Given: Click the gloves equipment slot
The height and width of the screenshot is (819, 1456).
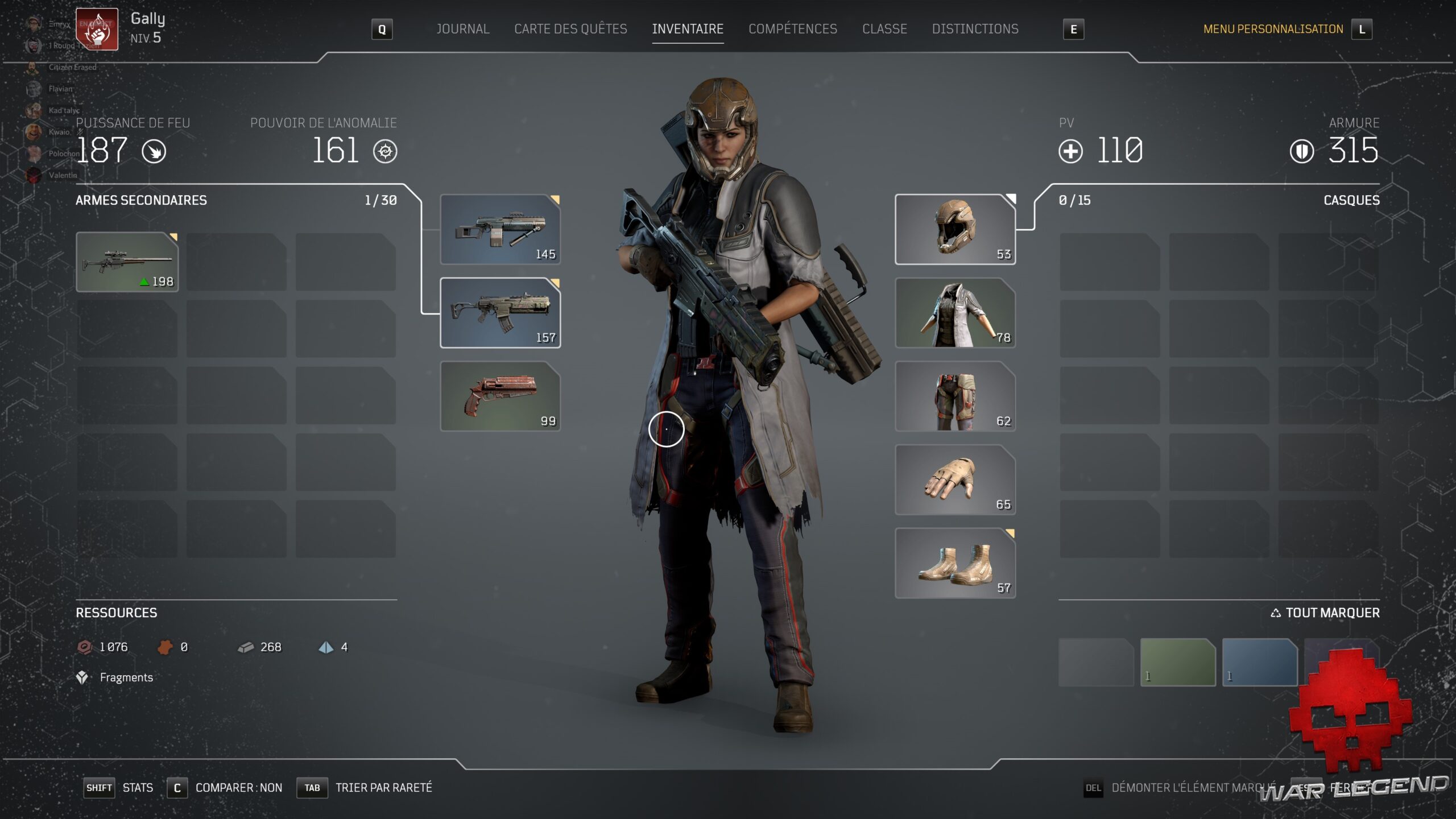Looking at the screenshot, I should [955, 480].
